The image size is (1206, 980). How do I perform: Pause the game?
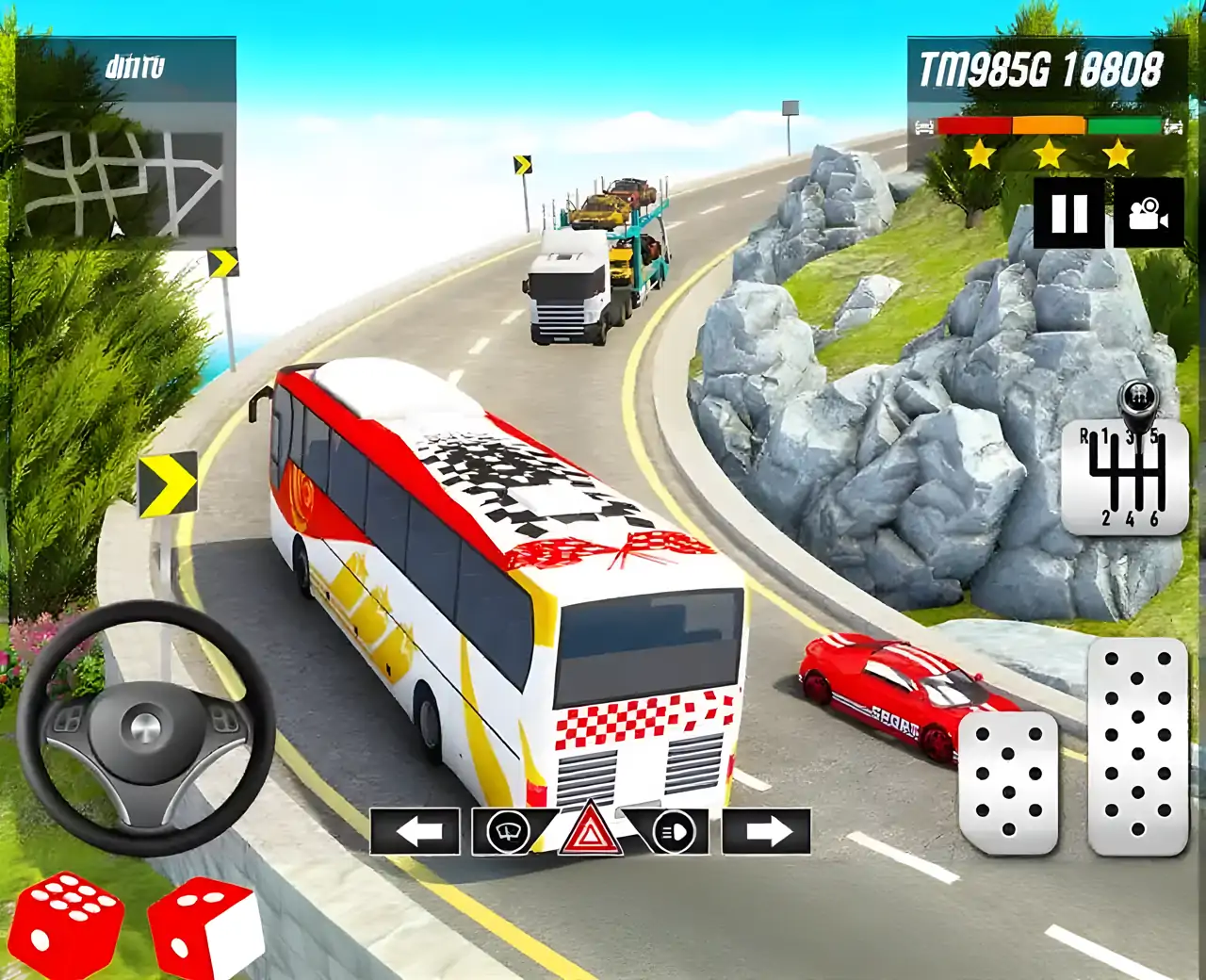coord(1069,213)
